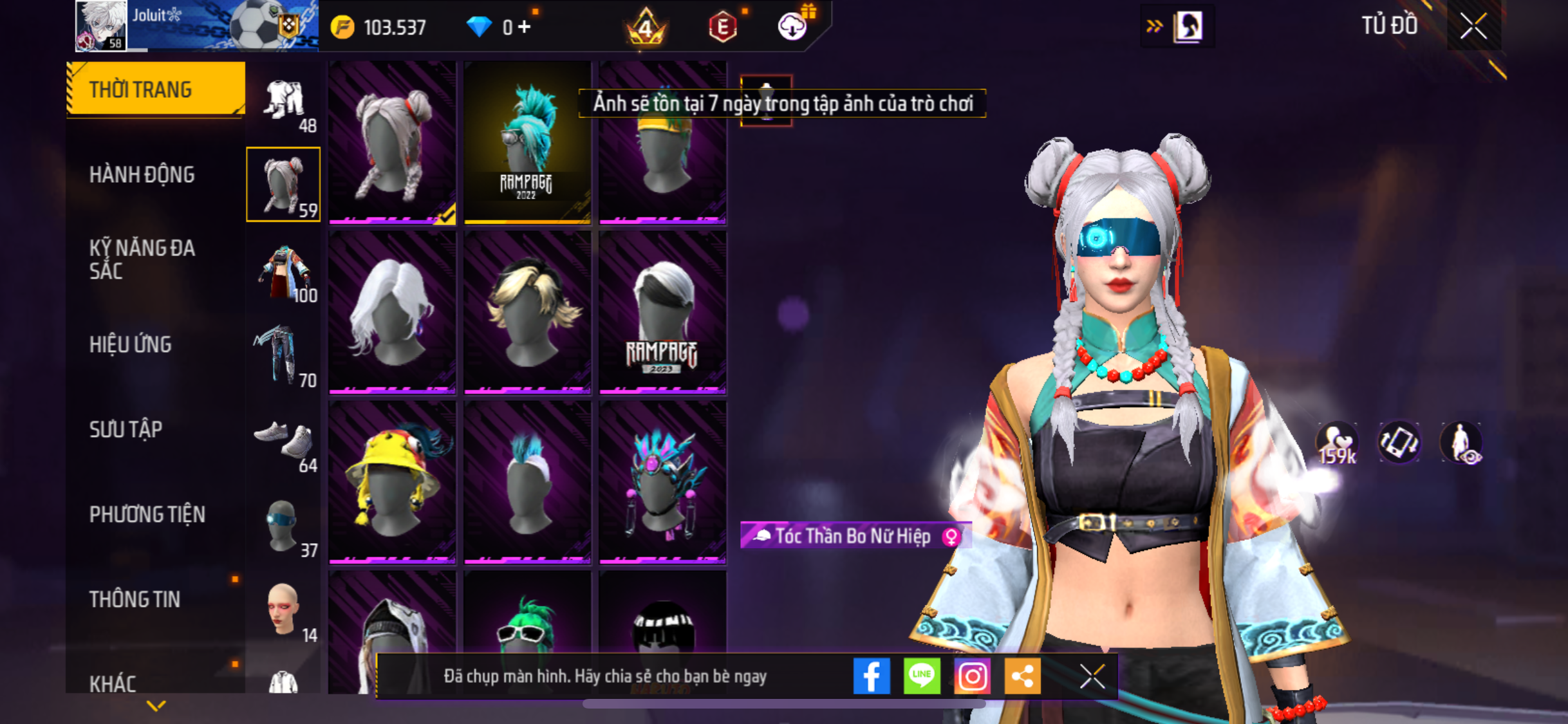Screen dimensions: 1568x724
Task: Add diamonds with the plus button
Action: tap(525, 27)
